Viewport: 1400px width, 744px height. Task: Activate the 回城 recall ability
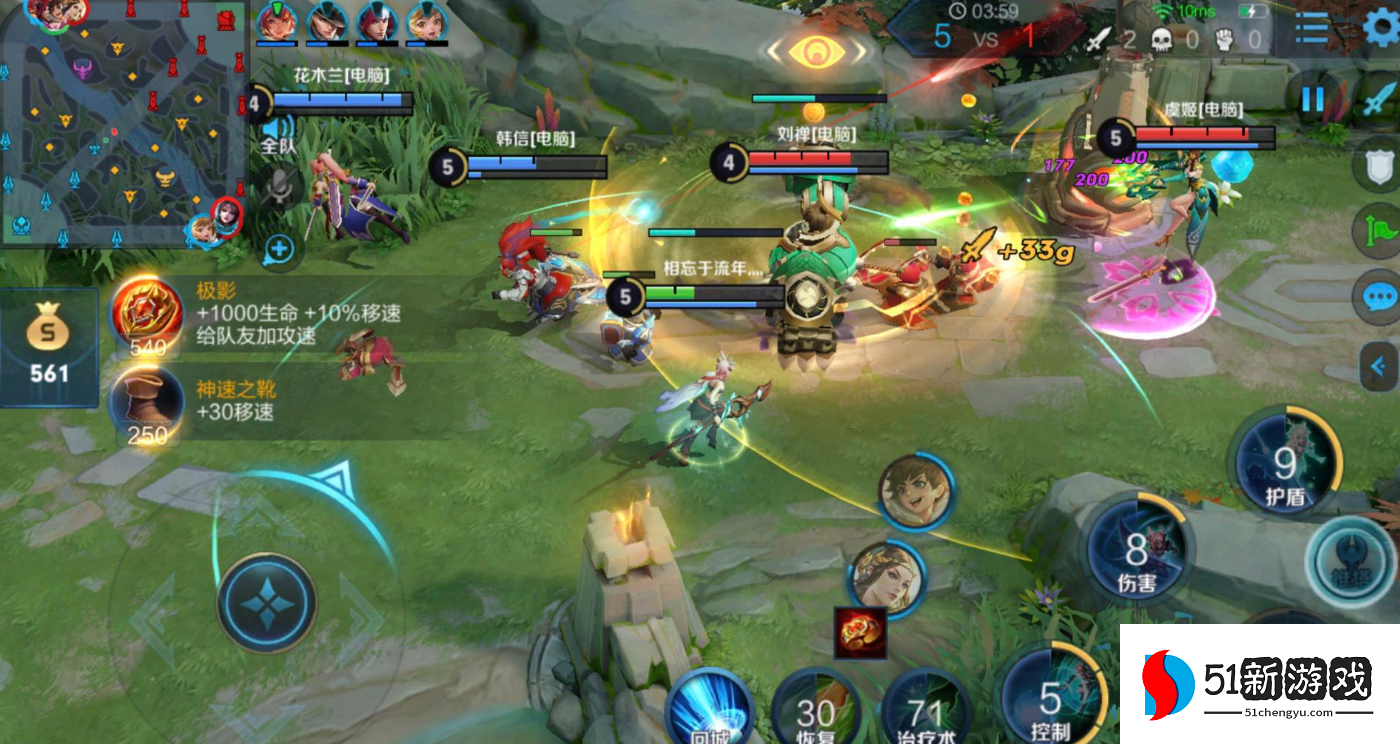pyautogui.click(x=709, y=709)
